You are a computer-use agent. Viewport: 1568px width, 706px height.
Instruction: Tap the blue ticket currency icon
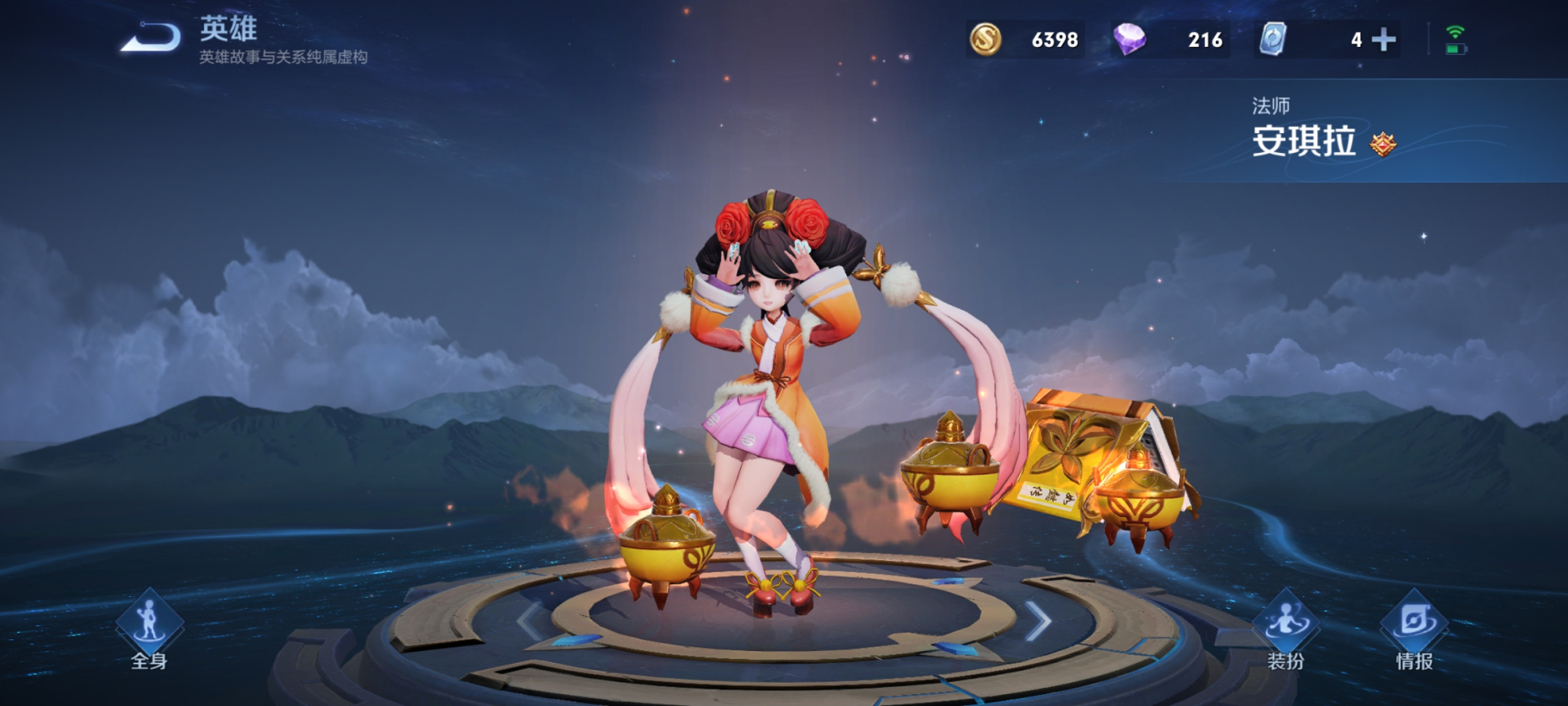pyautogui.click(x=1273, y=39)
